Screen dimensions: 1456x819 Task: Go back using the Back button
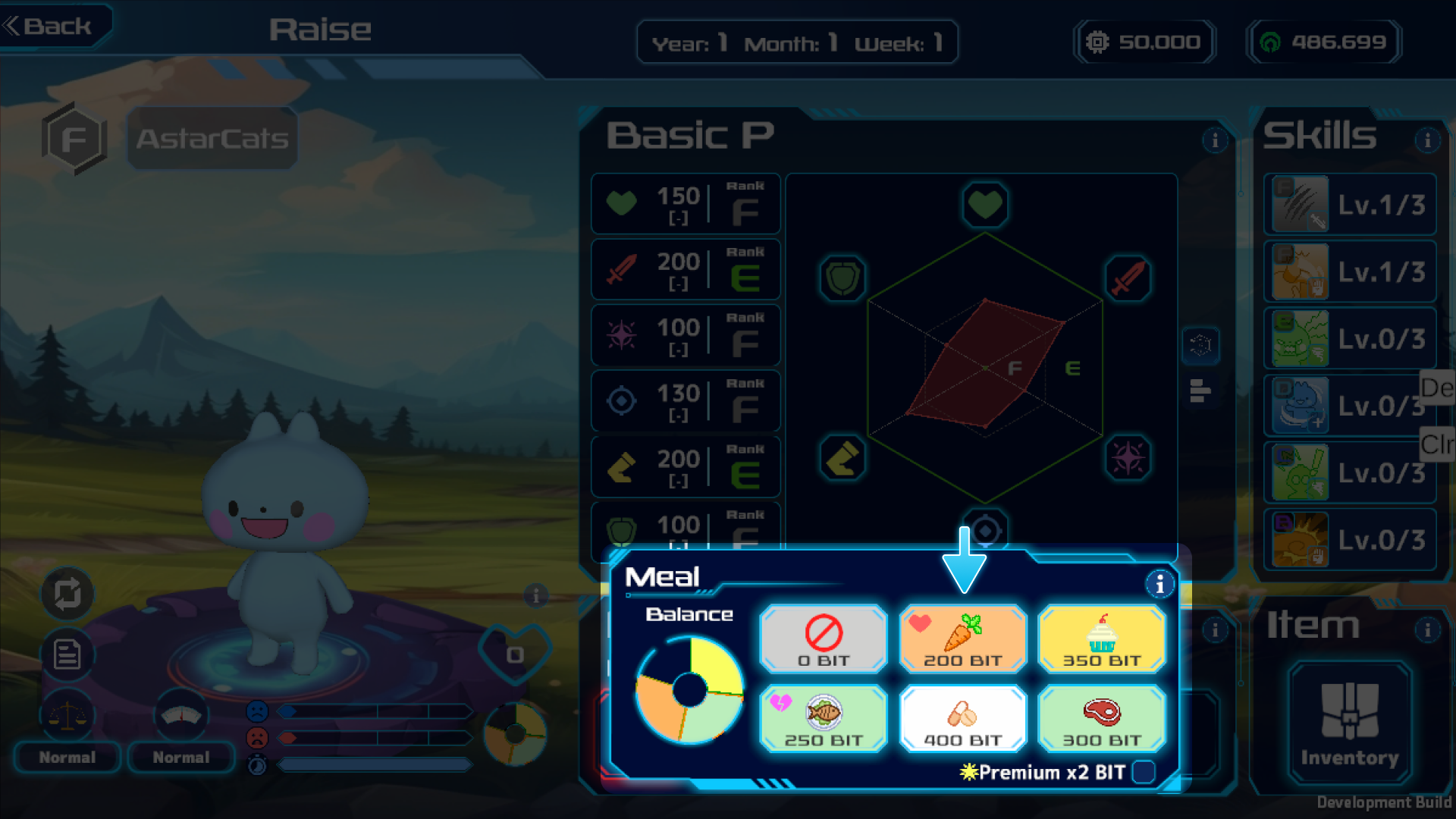[x=50, y=27]
